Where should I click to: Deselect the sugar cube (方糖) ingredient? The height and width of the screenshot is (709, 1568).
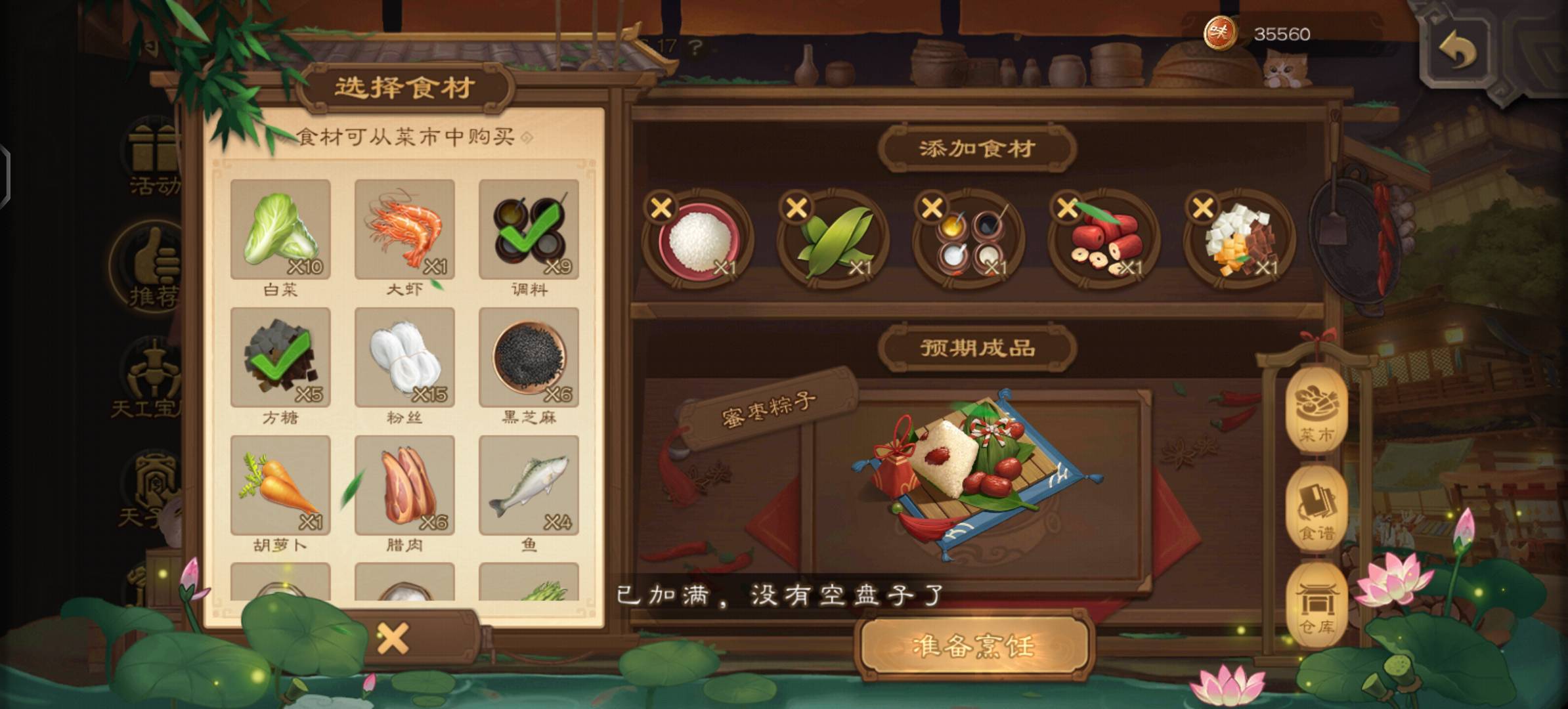point(280,357)
